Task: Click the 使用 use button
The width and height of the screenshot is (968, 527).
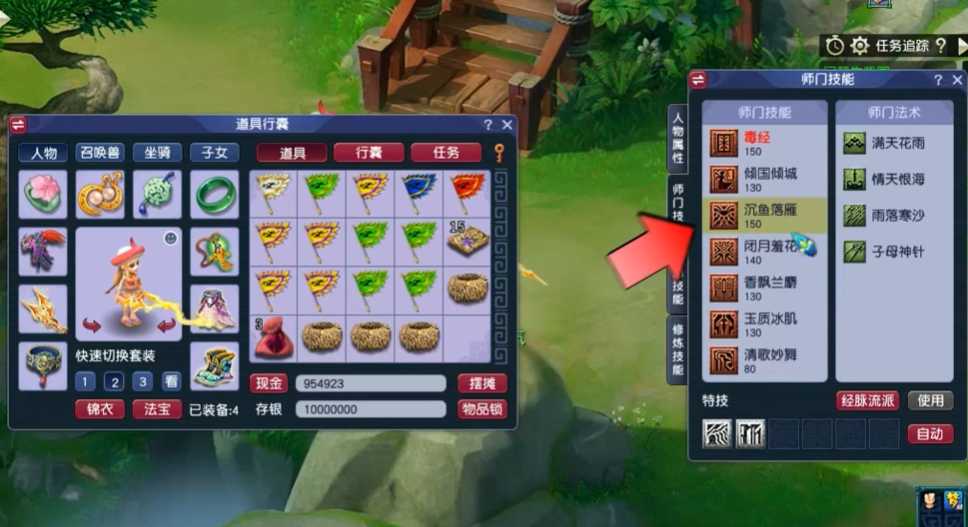Action: [x=930, y=401]
